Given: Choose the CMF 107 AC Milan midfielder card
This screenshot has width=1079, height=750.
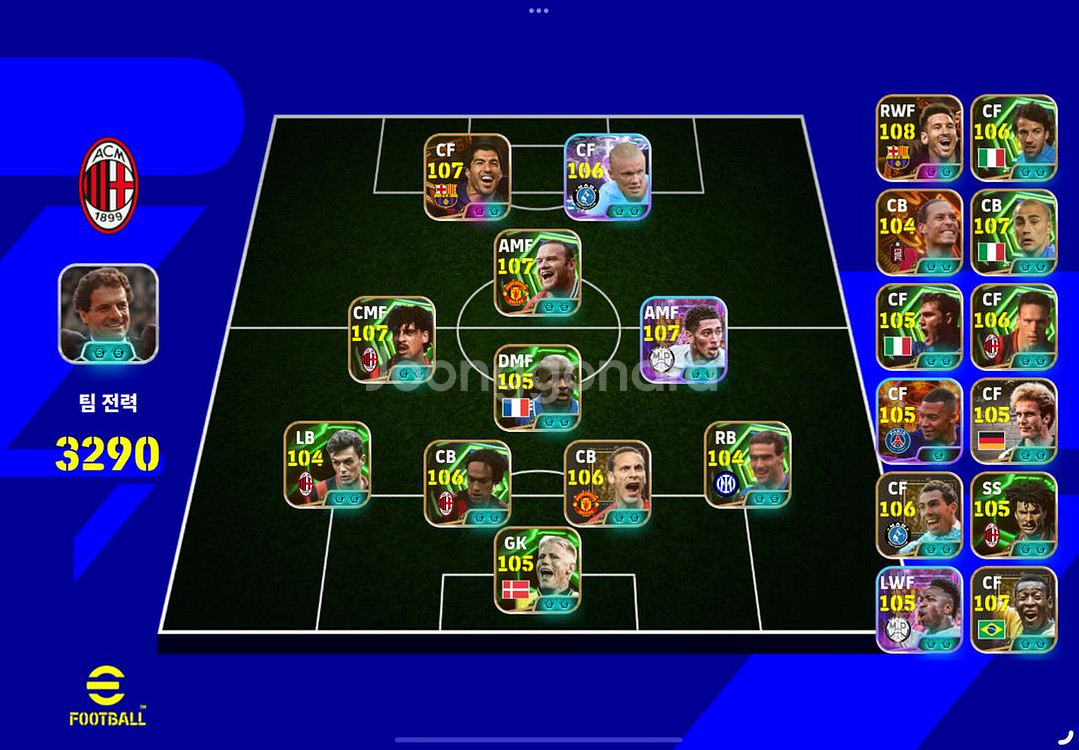Looking at the screenshot, I should coord(392,338).
